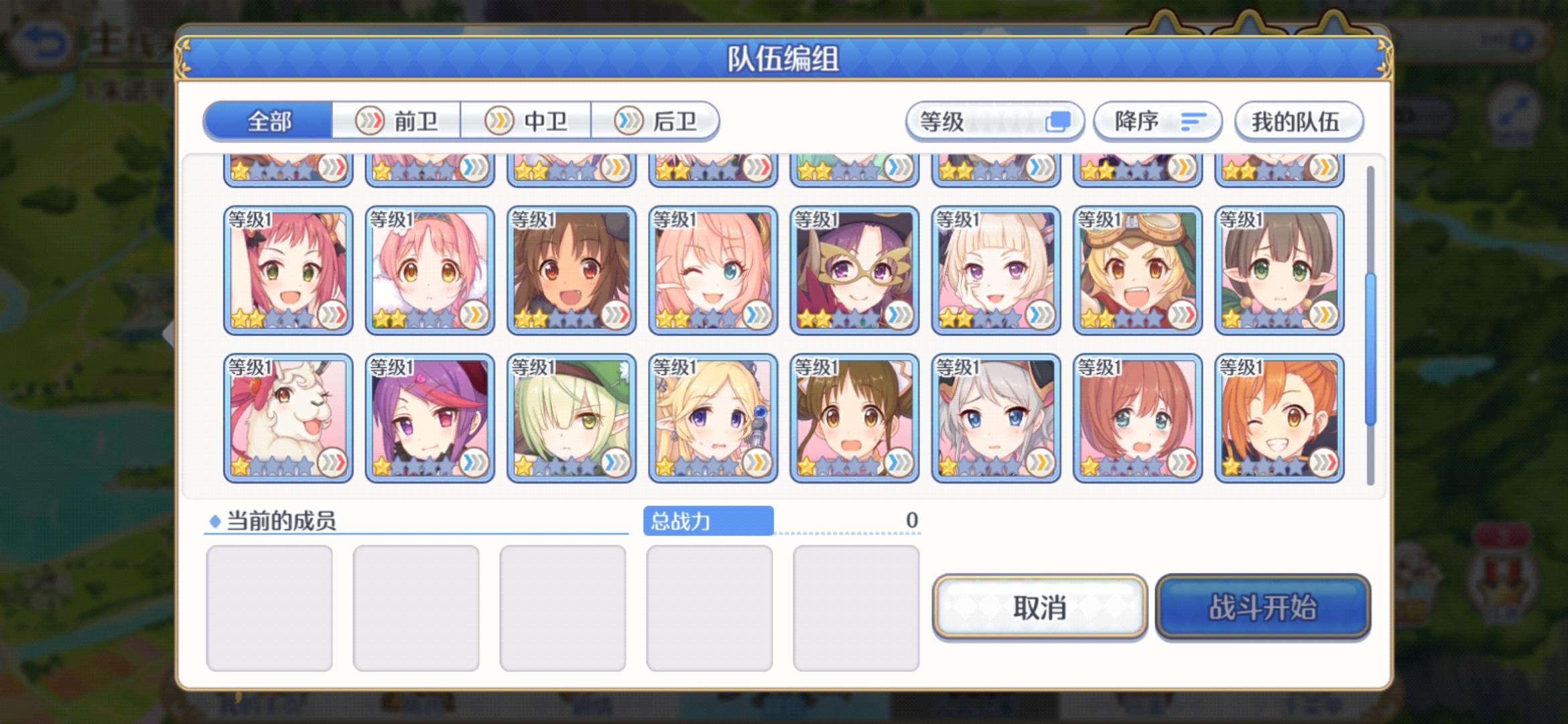This screenshot has height=724, width=1568.
Task: Select the 前卫 vanguard filter
Action: (402, 121)
